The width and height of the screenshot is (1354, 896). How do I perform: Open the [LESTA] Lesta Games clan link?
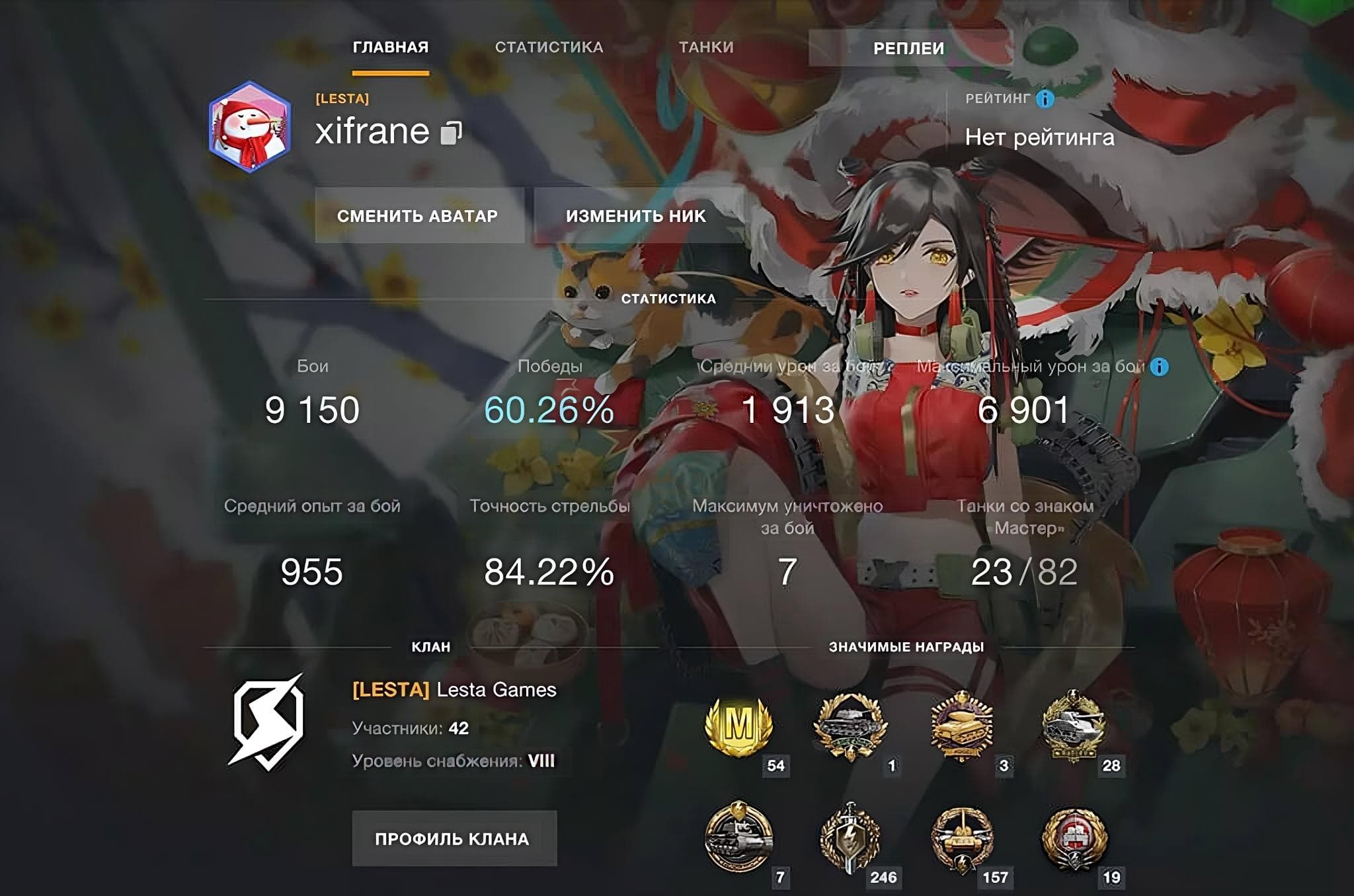tap(454, 690)
